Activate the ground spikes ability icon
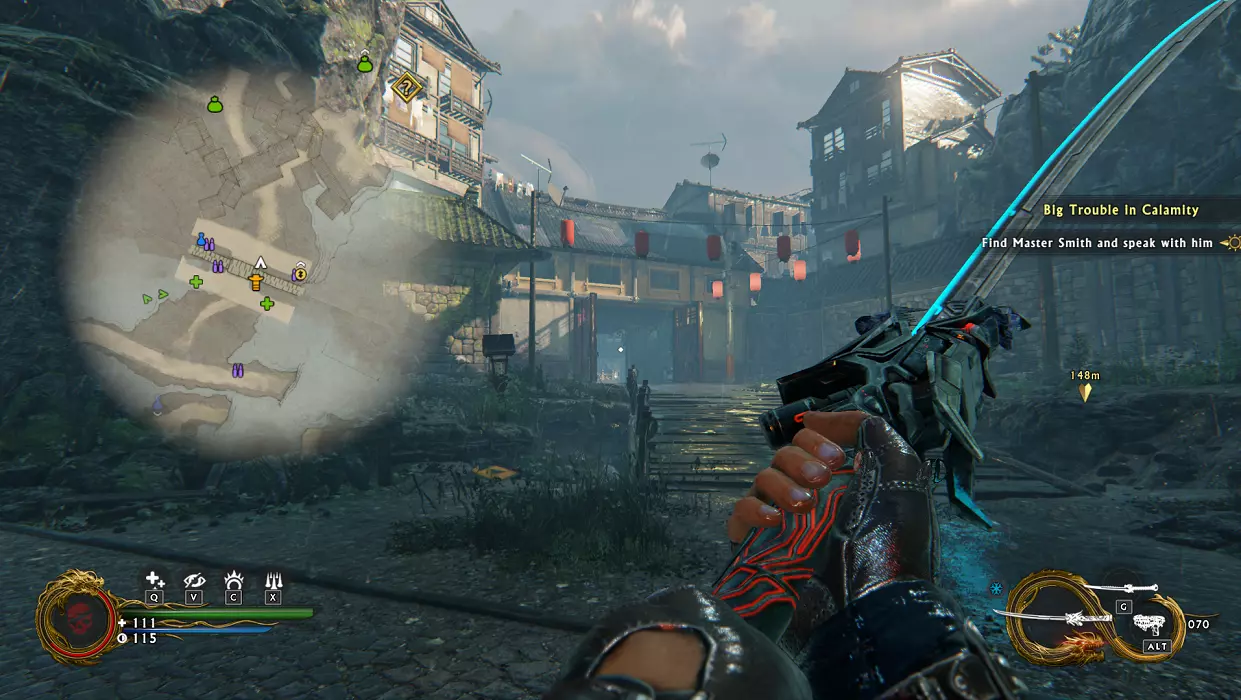Viewport: 1241px width, 700px height. [x=273, y=579]
